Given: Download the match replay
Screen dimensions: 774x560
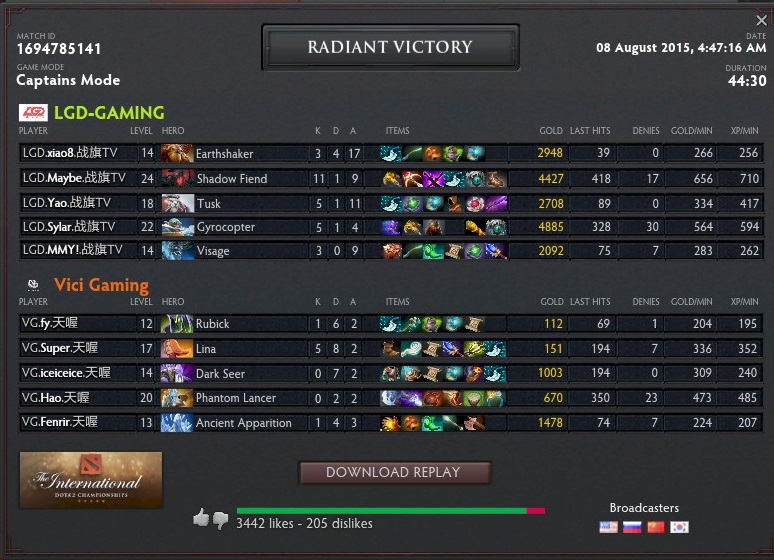Looking at the screenshot, I should pyautogui.click(x=394, y=472).
